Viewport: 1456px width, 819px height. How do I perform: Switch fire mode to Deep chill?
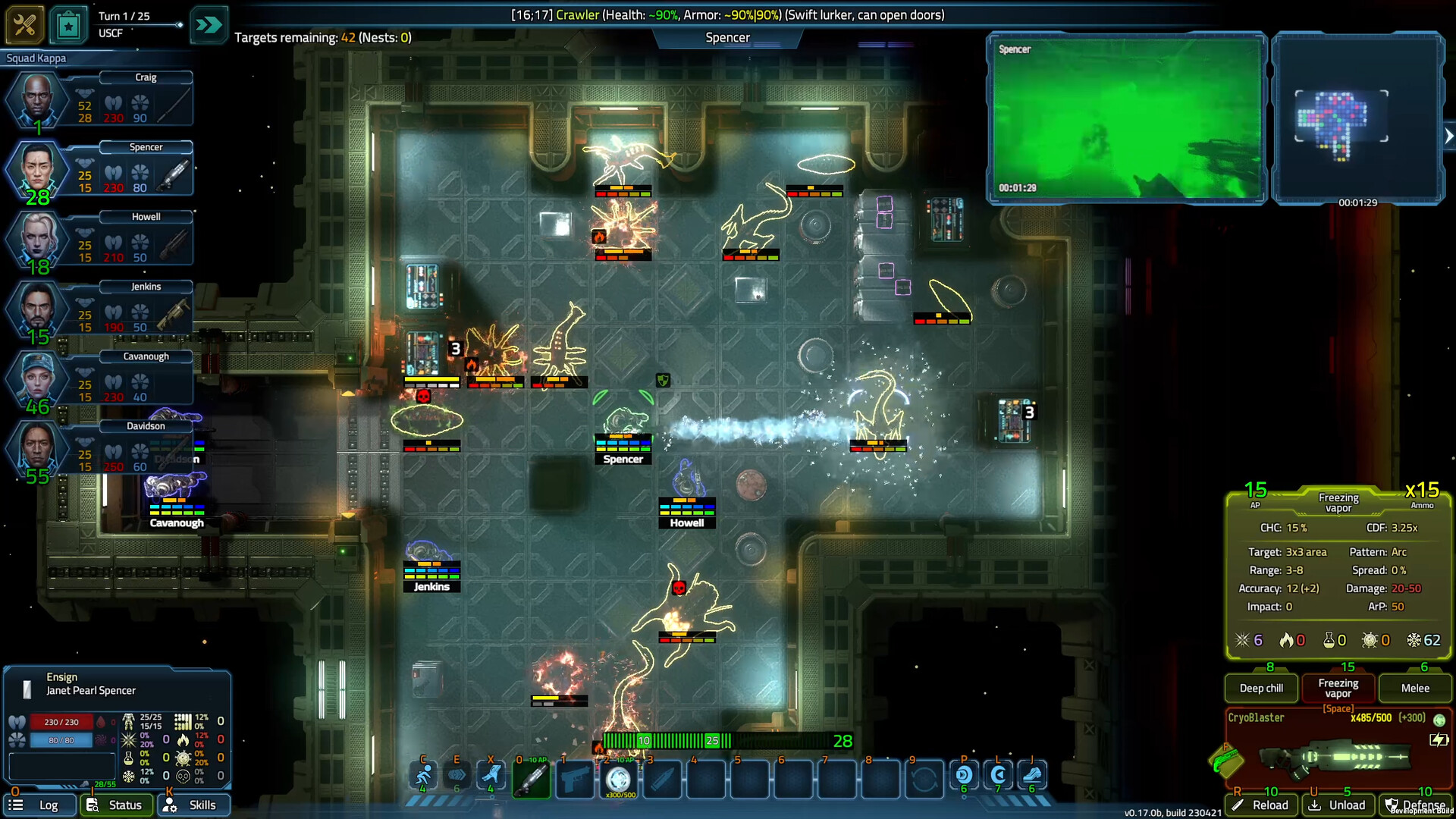pyautogui.click(x=1260, y=688)
